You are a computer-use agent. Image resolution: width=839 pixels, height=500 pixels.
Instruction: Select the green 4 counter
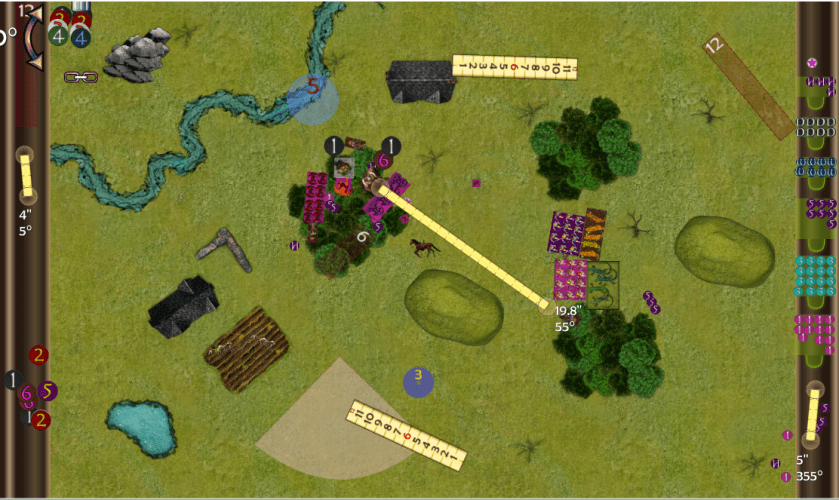click(60, 37)
